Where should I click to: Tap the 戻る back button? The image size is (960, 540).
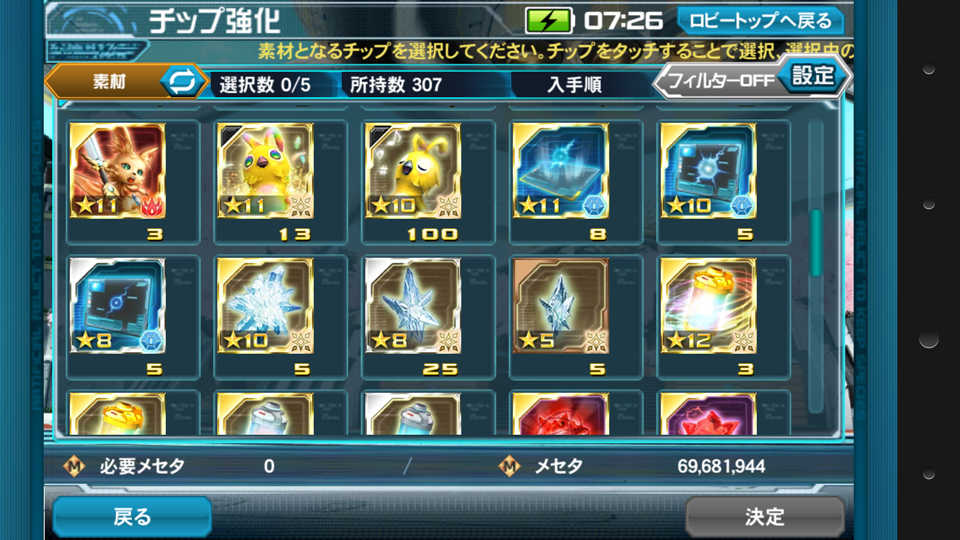132,516
